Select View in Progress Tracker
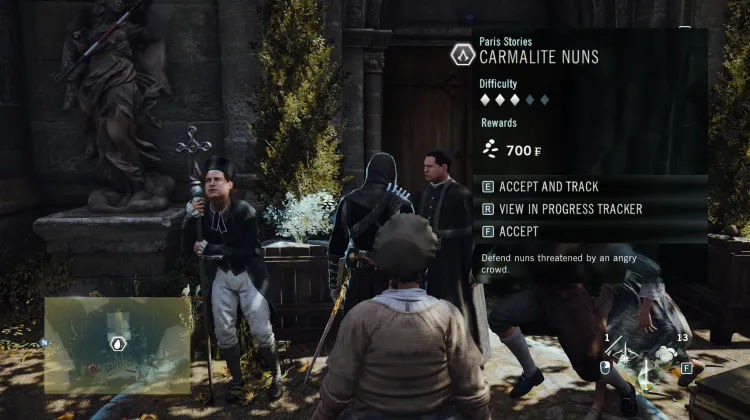The image size is (750, 420). pyautogui.click(x=562, y=209)
